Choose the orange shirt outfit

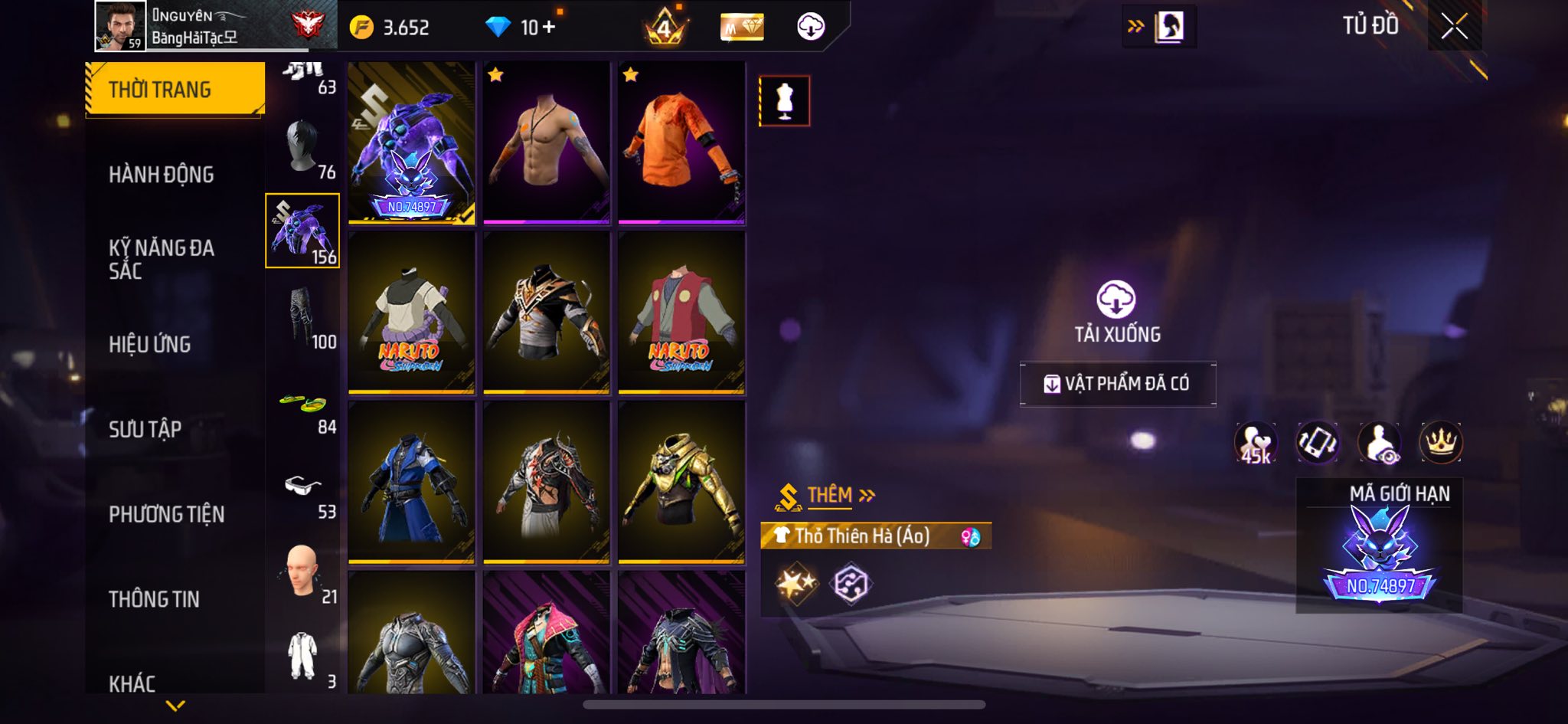(x=681, y=143)
